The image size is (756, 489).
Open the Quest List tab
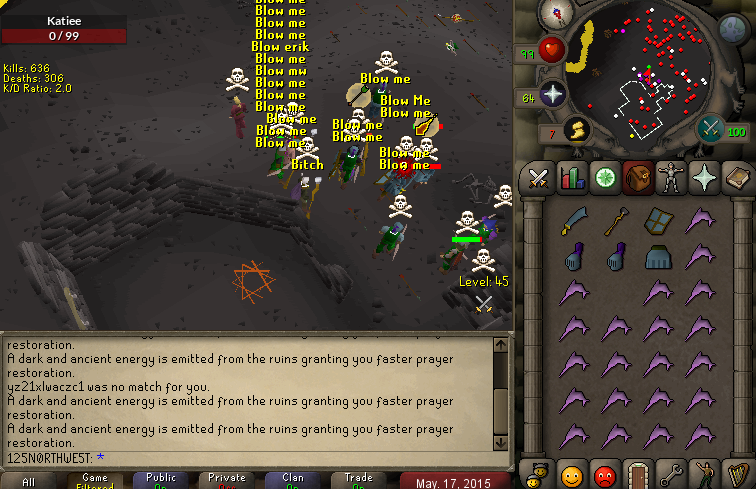[604, 178]
